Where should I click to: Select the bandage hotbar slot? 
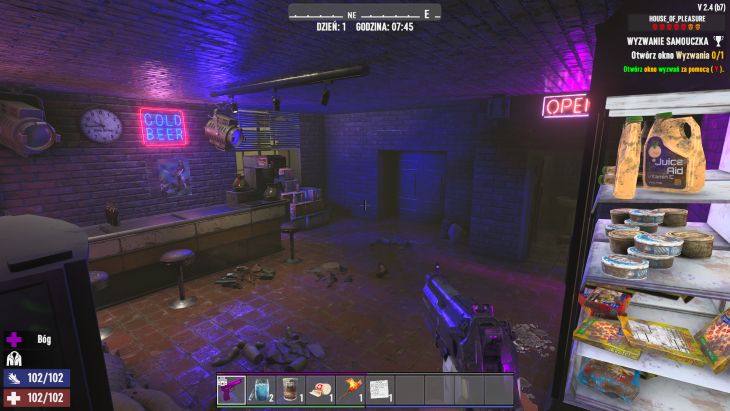click(x=319, y=389)
